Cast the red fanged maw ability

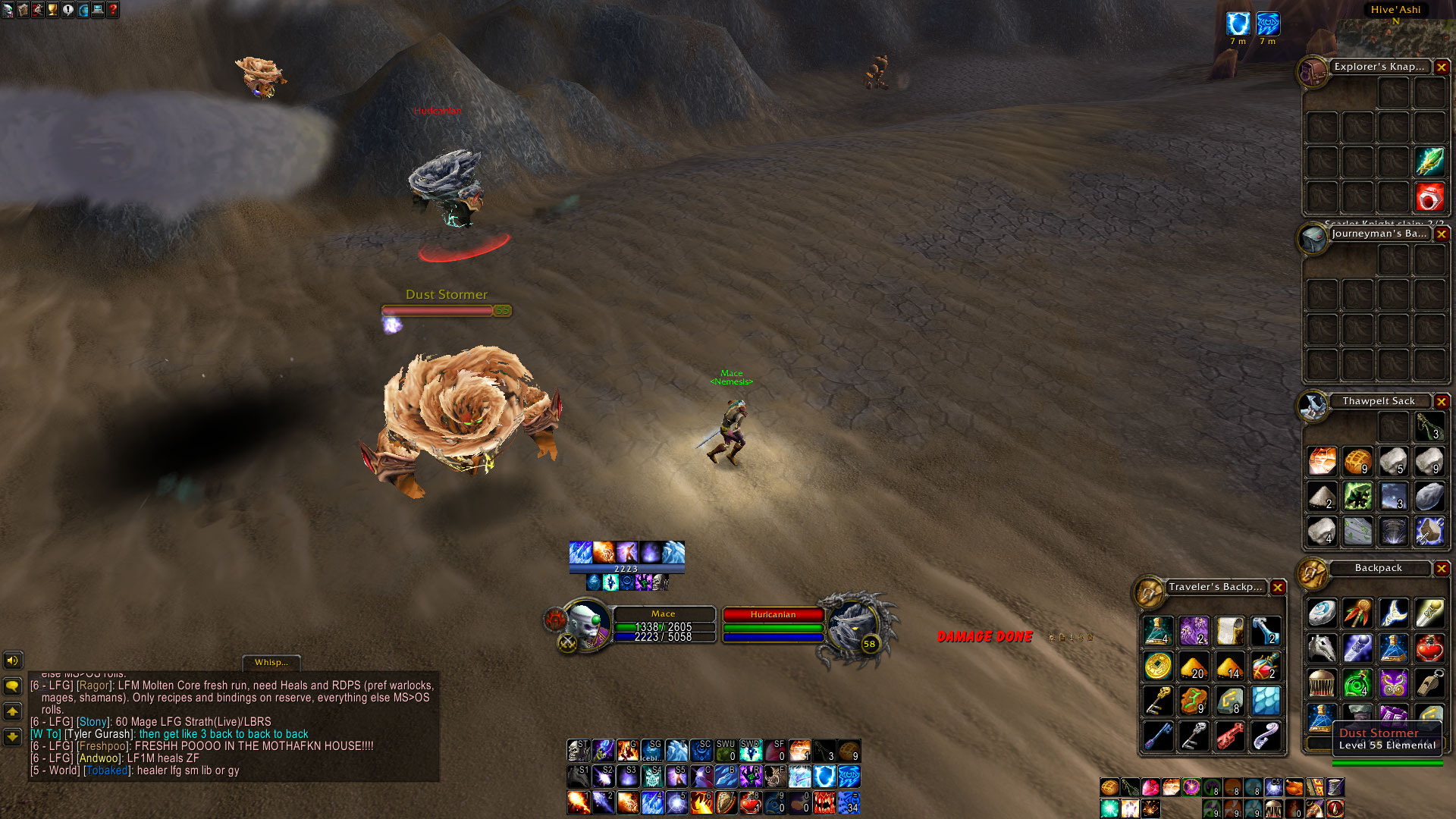[x=824, y=802]
